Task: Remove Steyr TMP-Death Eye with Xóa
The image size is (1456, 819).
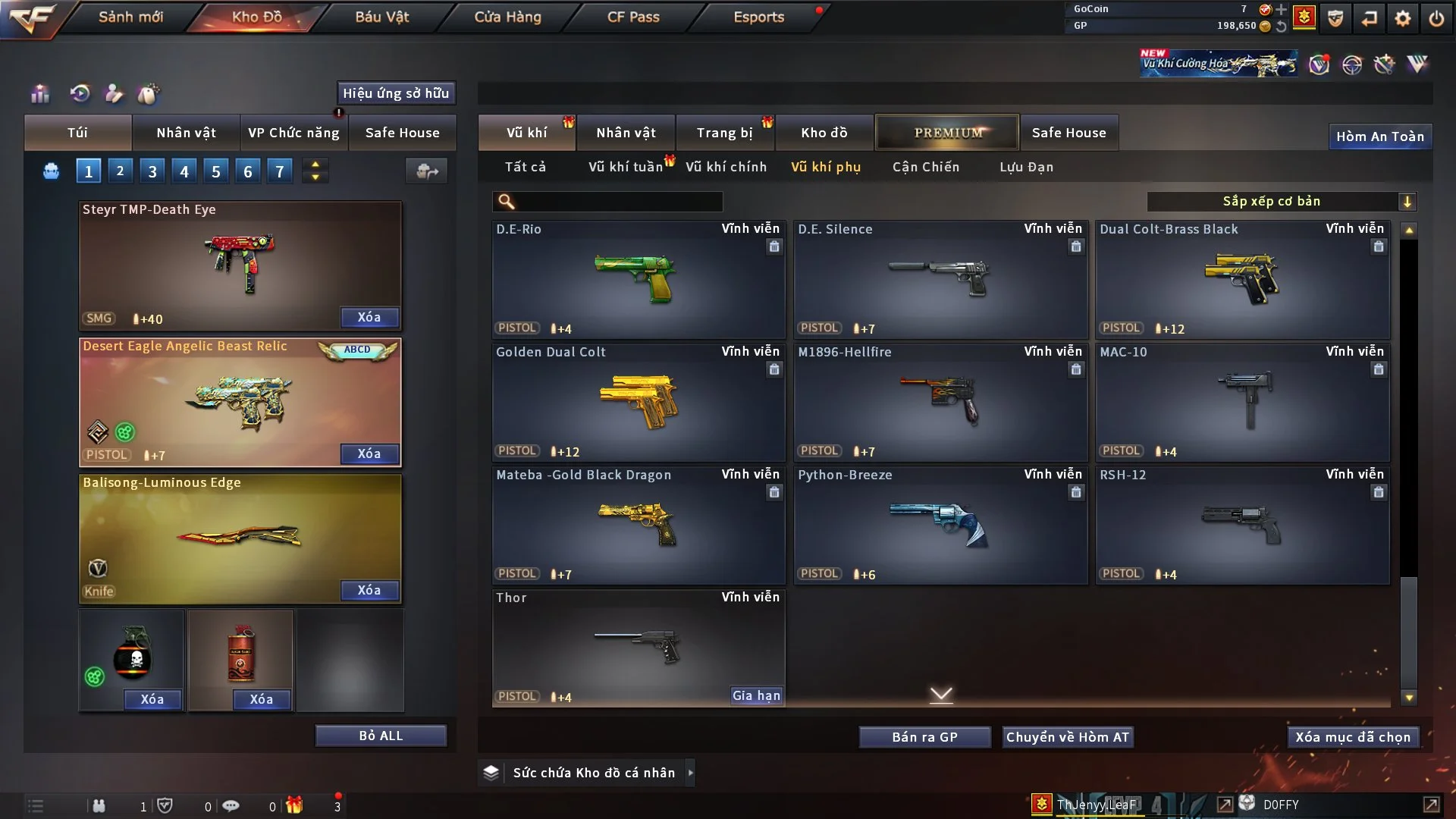Action: 369,317
